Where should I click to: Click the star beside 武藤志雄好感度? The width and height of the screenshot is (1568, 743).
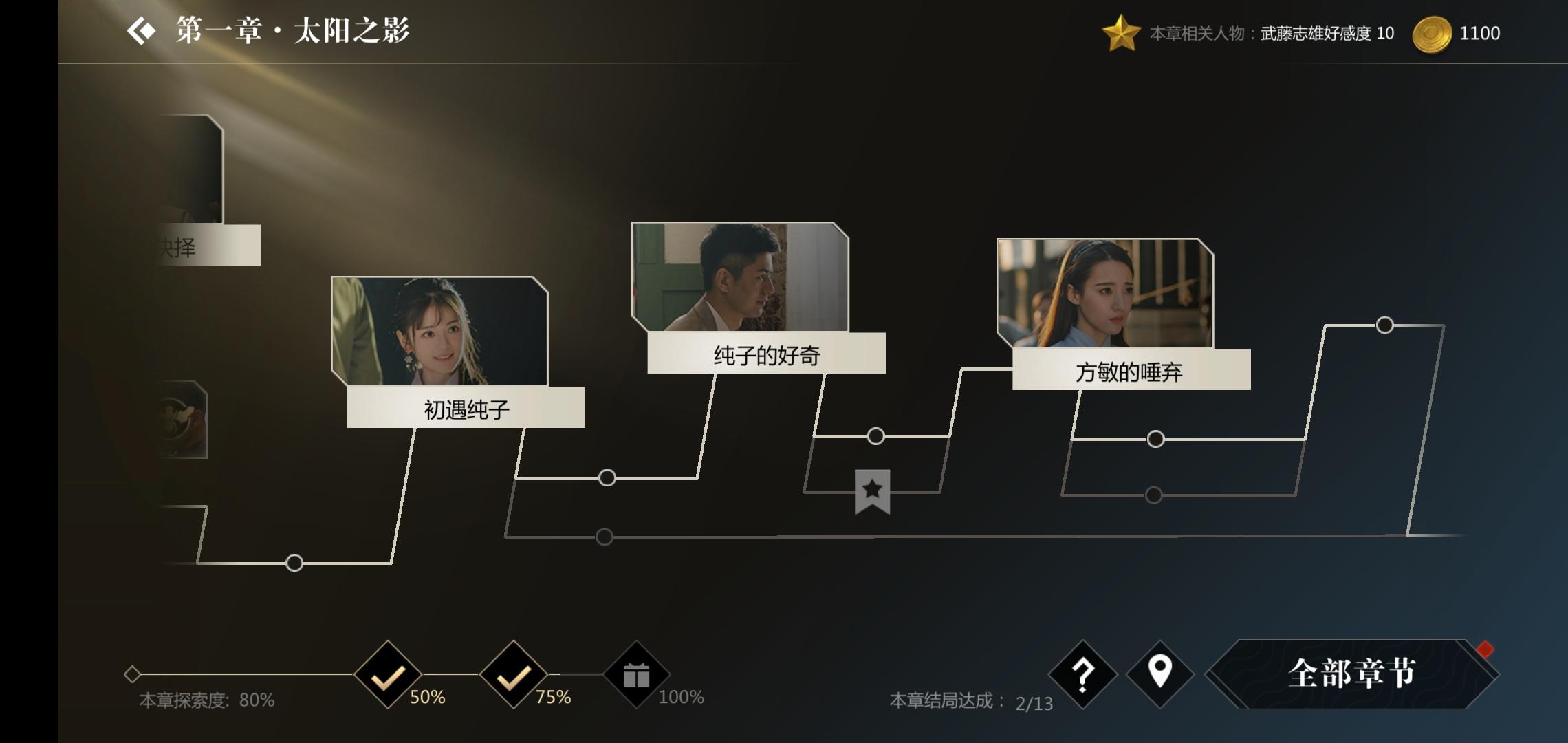tap(1124, 32)
